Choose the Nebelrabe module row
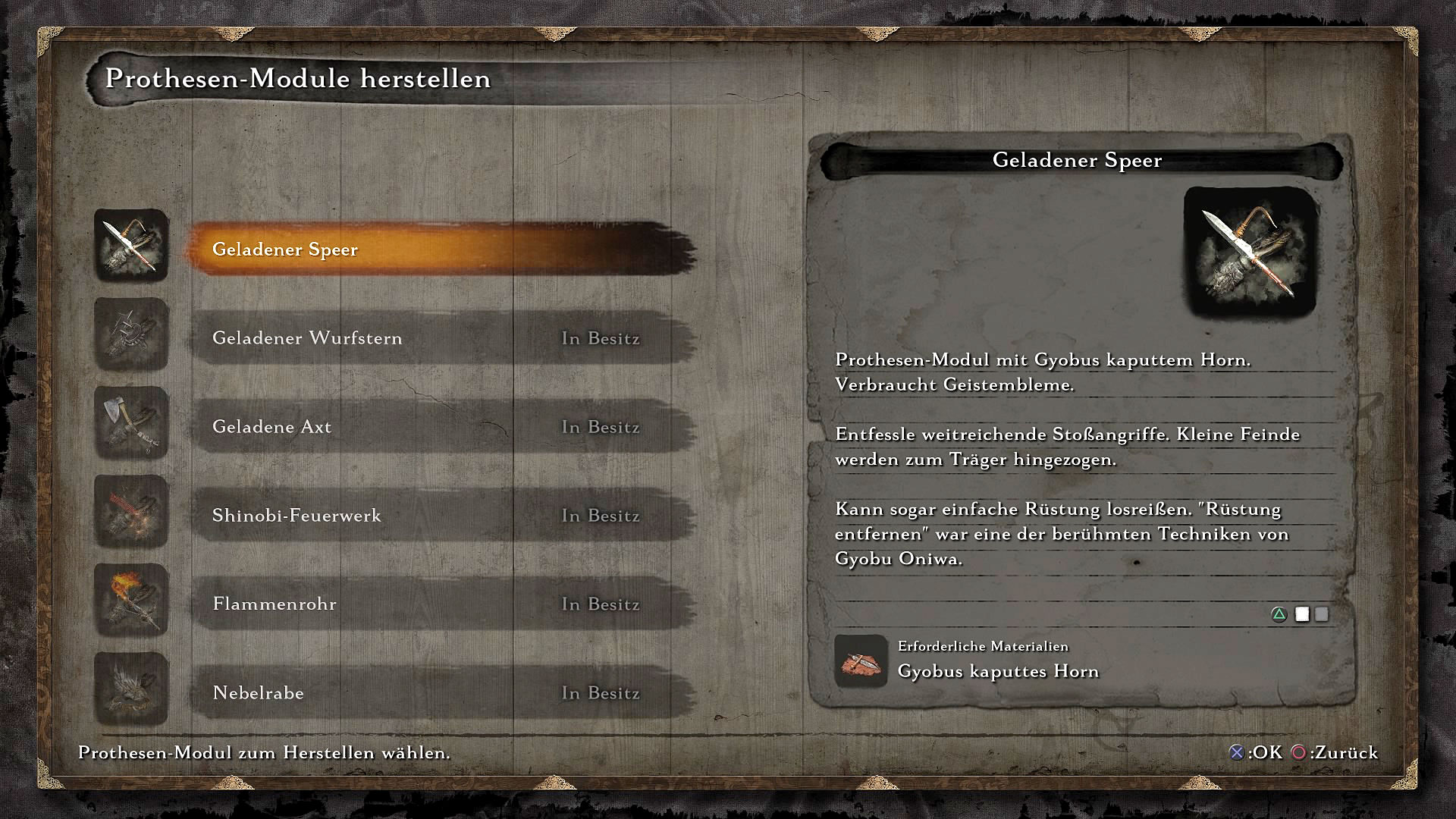Image resolution: width=1456 pixels, height=819 pixels. [440, 692]
